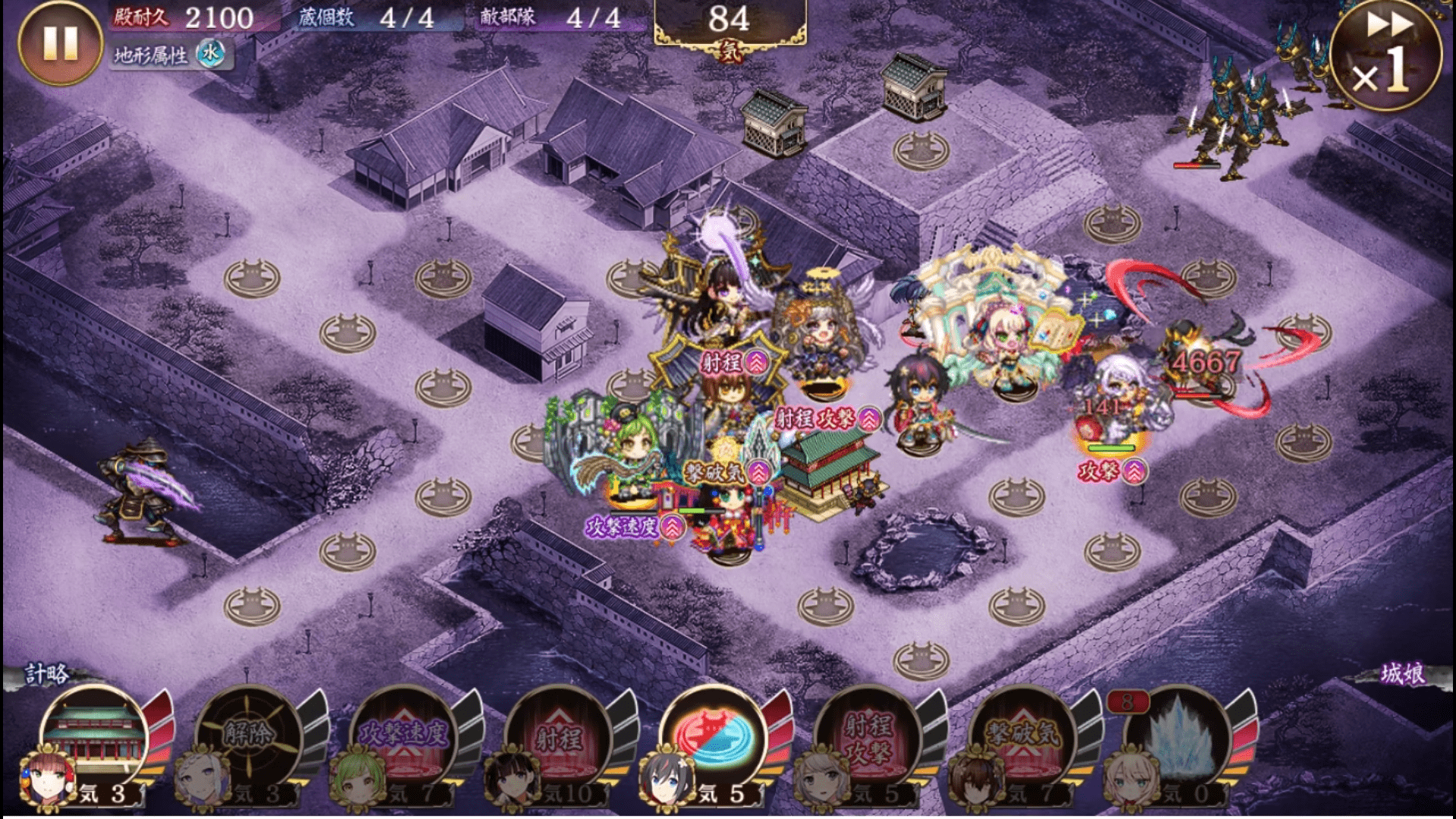Trigger the 攻撃速度 stratagem
This screenshot has width=1456, height=819.
pos(403,734)
